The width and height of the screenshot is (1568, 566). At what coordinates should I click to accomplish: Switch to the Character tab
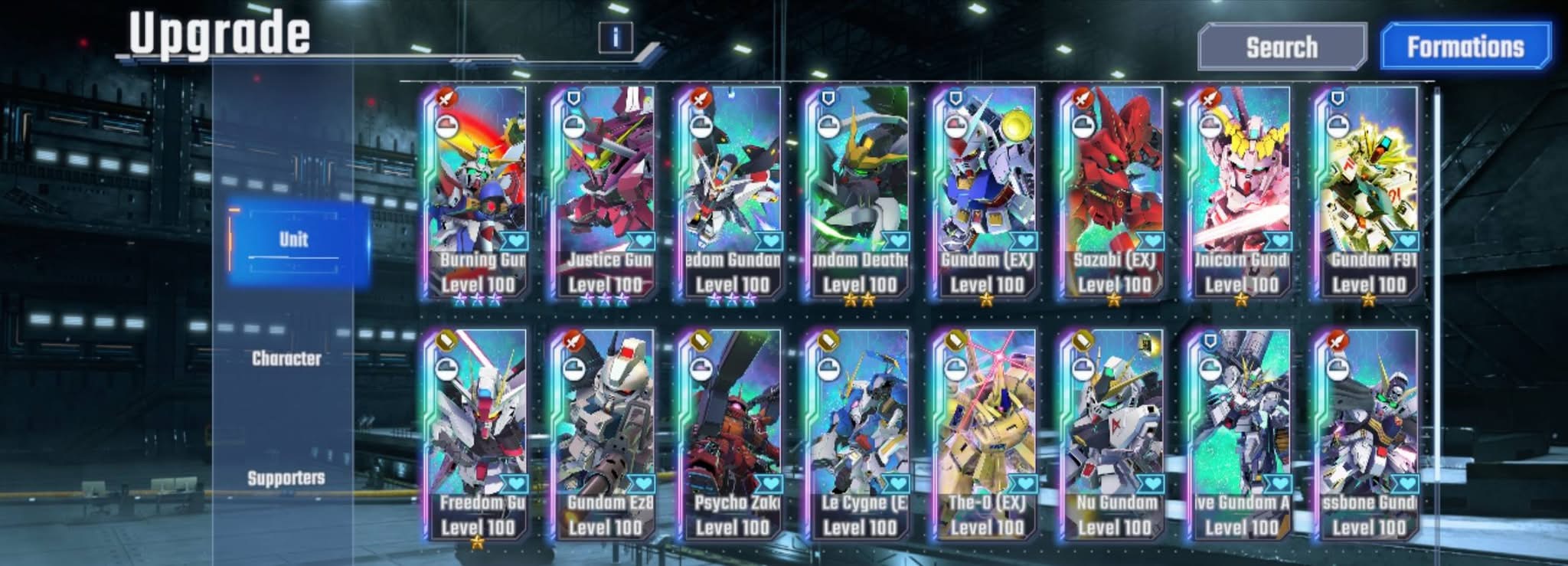[286, 358]
